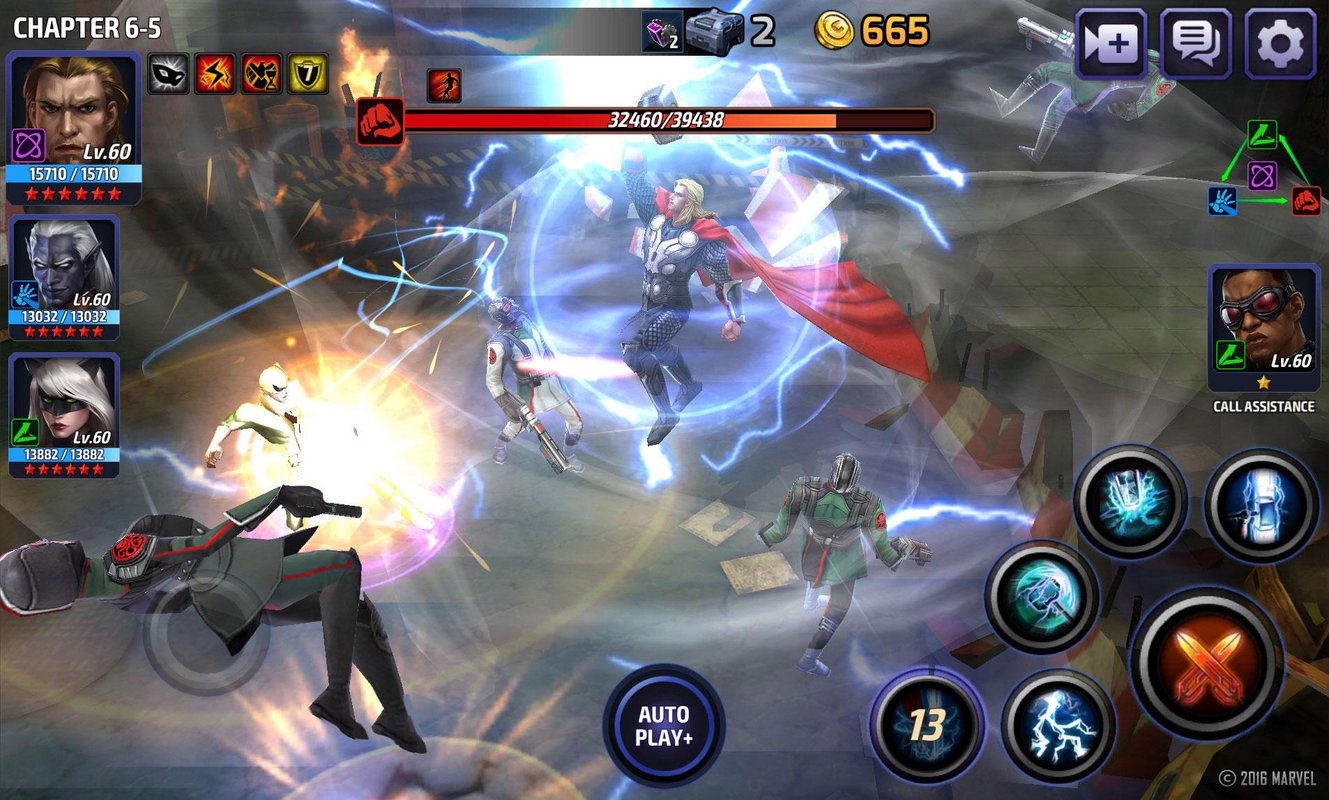This screenshot has height=800, width=1329.
Task: Open the Settings gear menu
Action: tap(1282, 44)
